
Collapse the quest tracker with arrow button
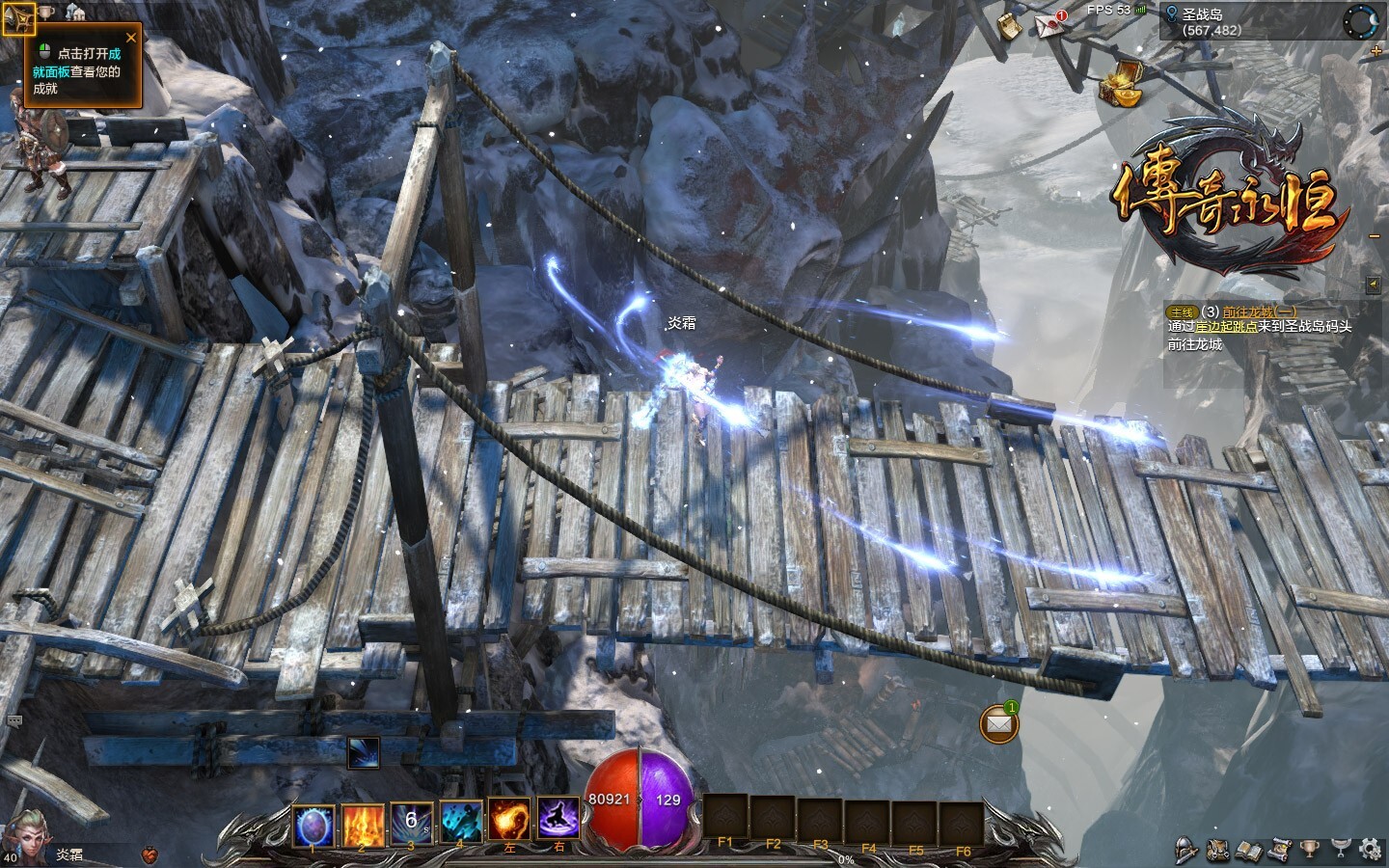coord(1374,285)
